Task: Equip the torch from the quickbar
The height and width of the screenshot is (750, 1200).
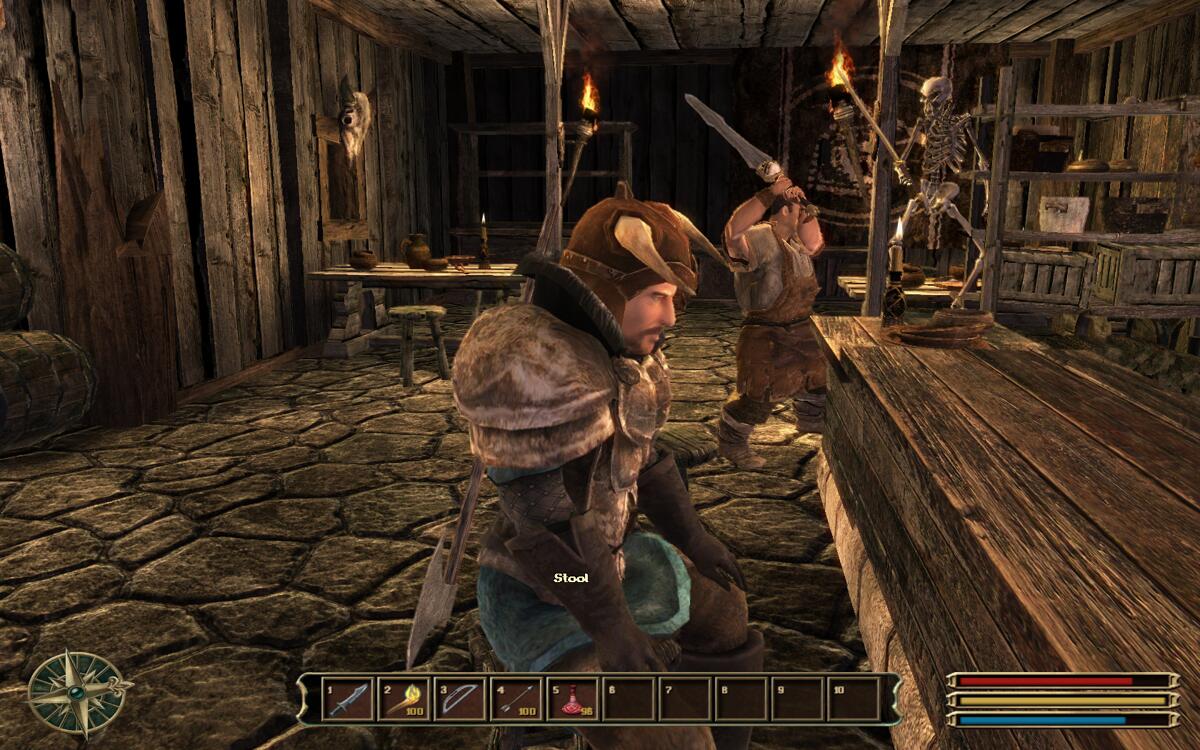Action: click(x=402, y=699)
